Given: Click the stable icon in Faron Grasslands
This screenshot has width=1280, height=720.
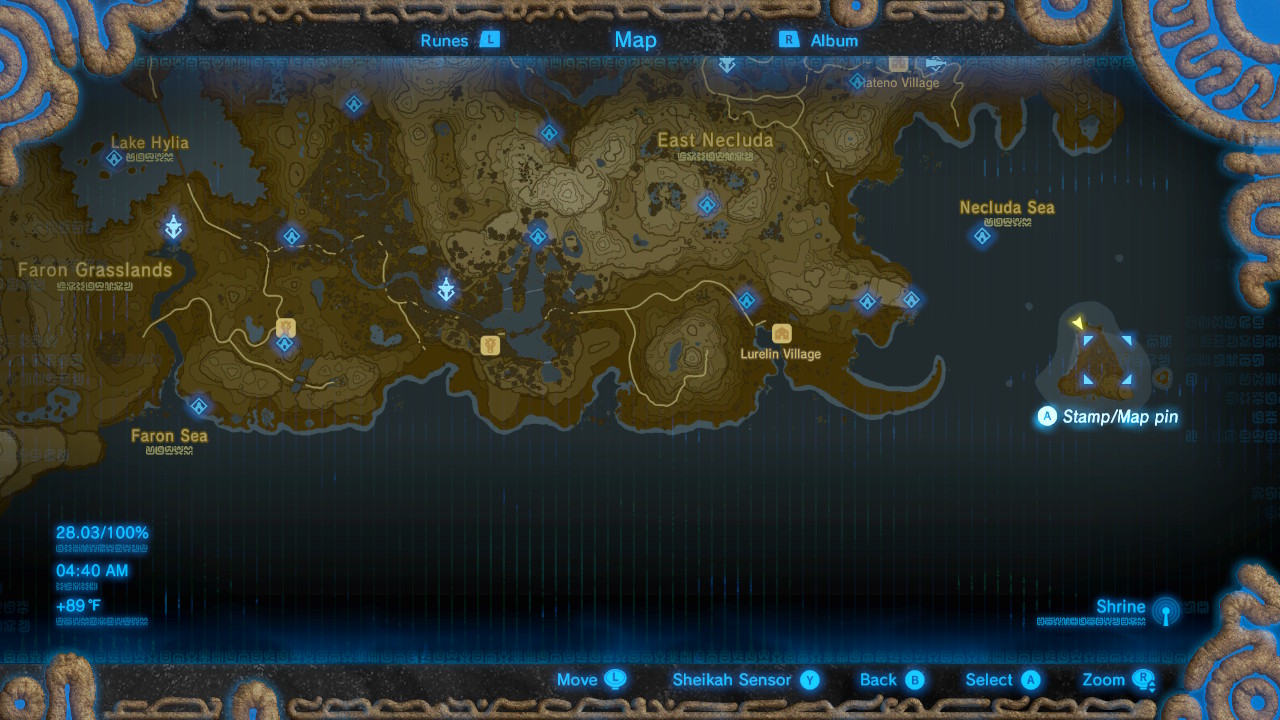Looking at the screenshot, I should click(284, 326).
